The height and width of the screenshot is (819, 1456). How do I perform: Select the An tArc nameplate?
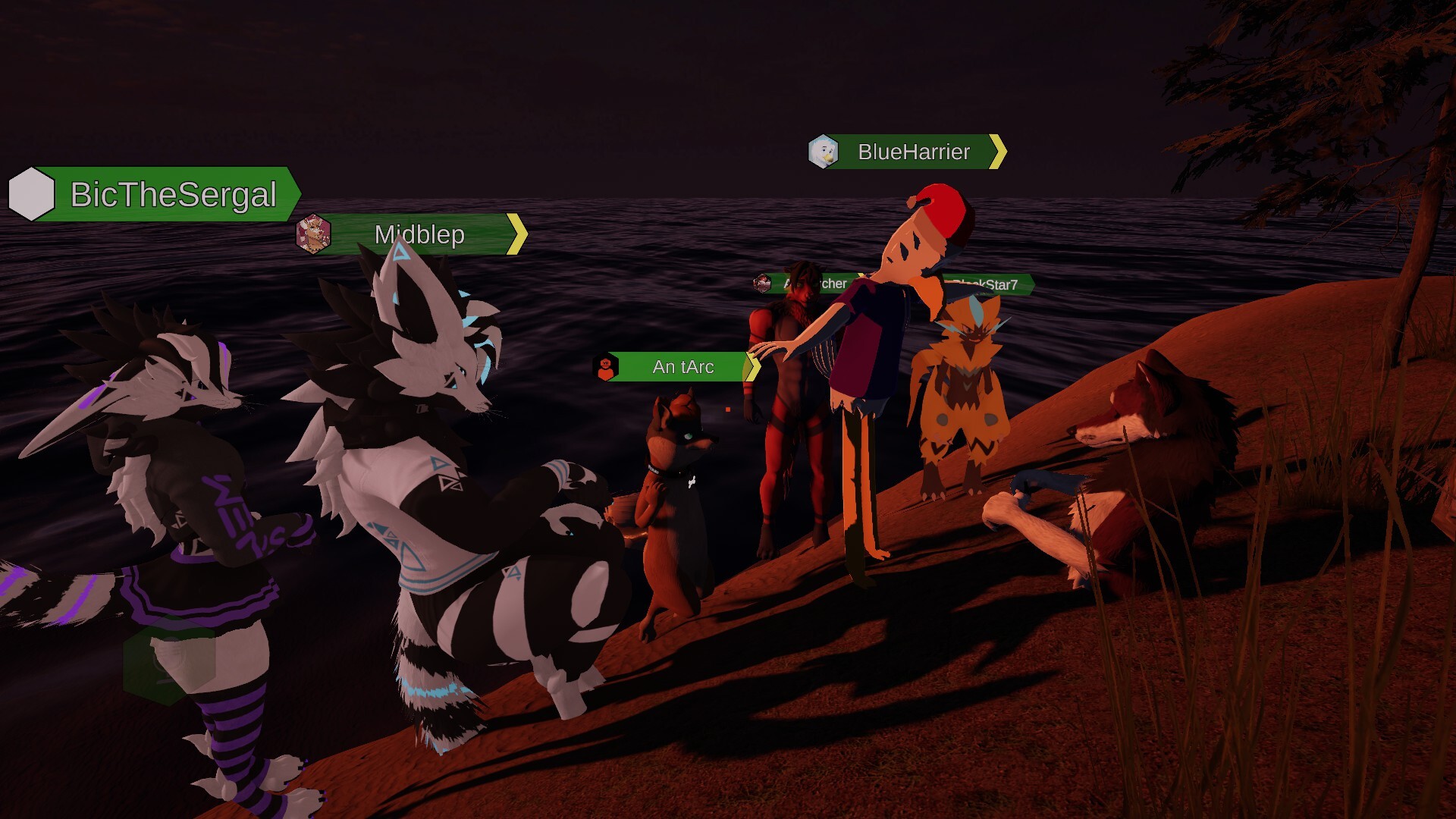click(682, 367)
